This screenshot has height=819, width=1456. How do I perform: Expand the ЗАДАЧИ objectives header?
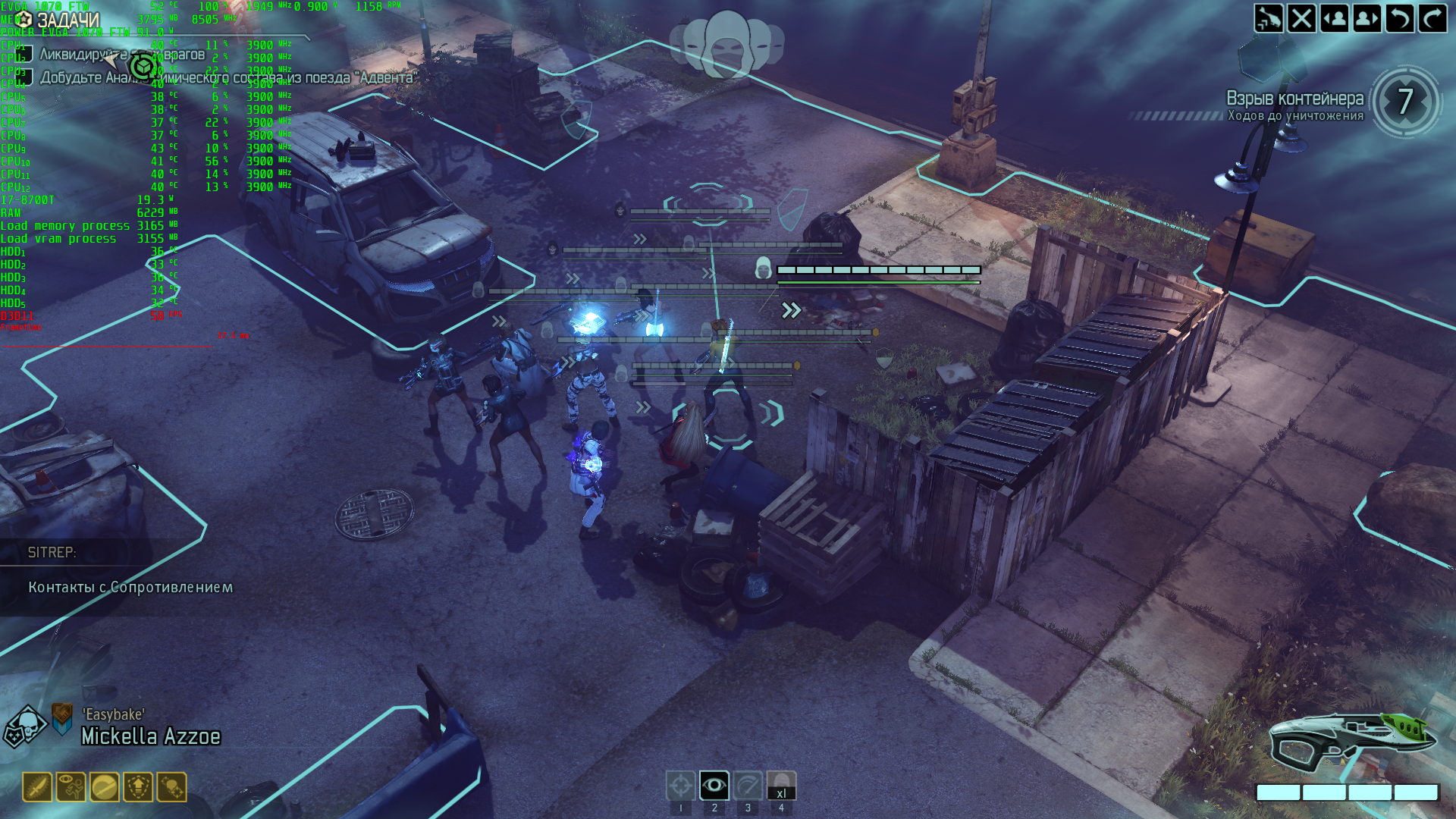[x=67, y=20]
